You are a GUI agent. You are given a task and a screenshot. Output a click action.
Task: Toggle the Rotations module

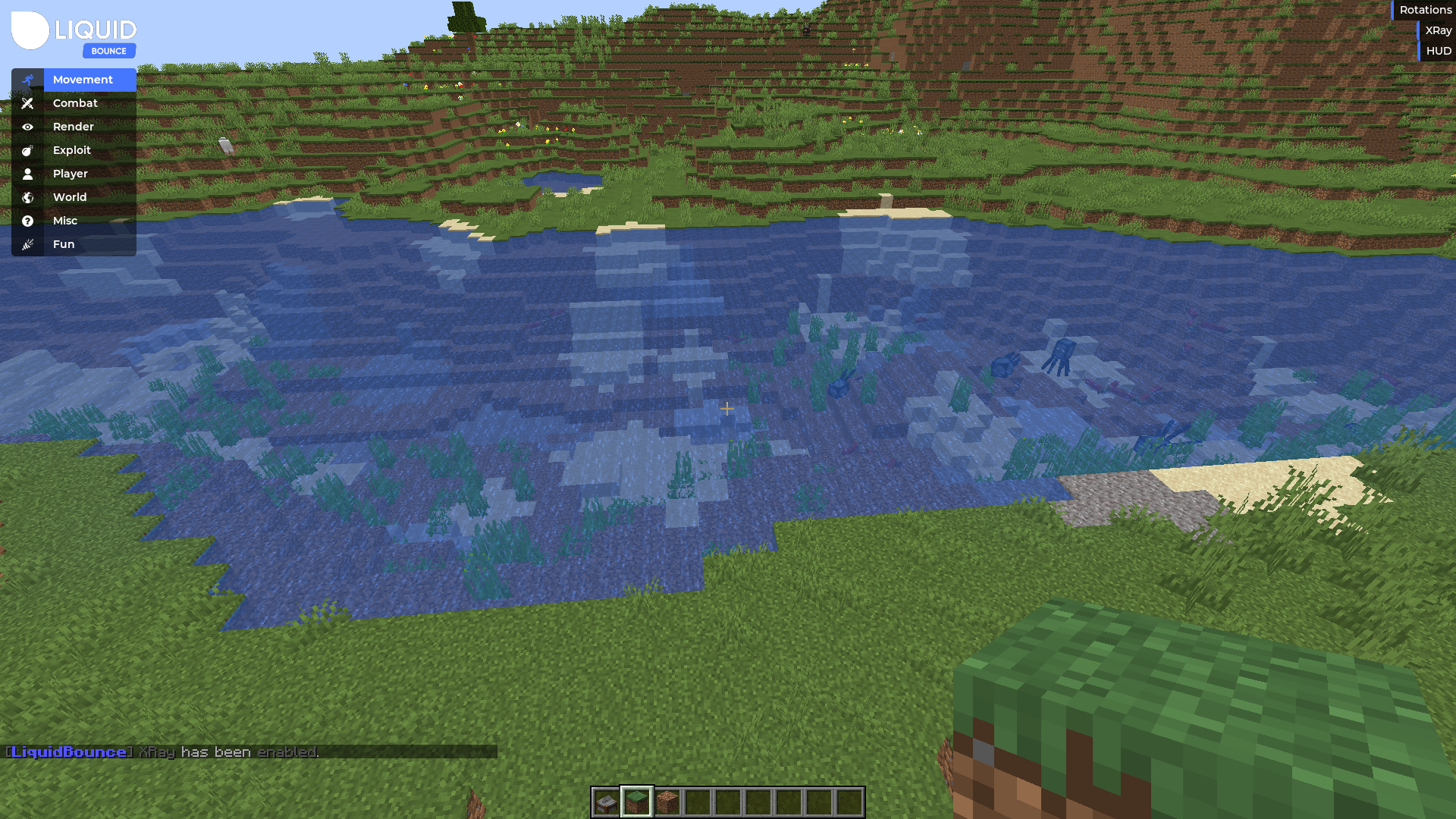tap(1423, 10)
